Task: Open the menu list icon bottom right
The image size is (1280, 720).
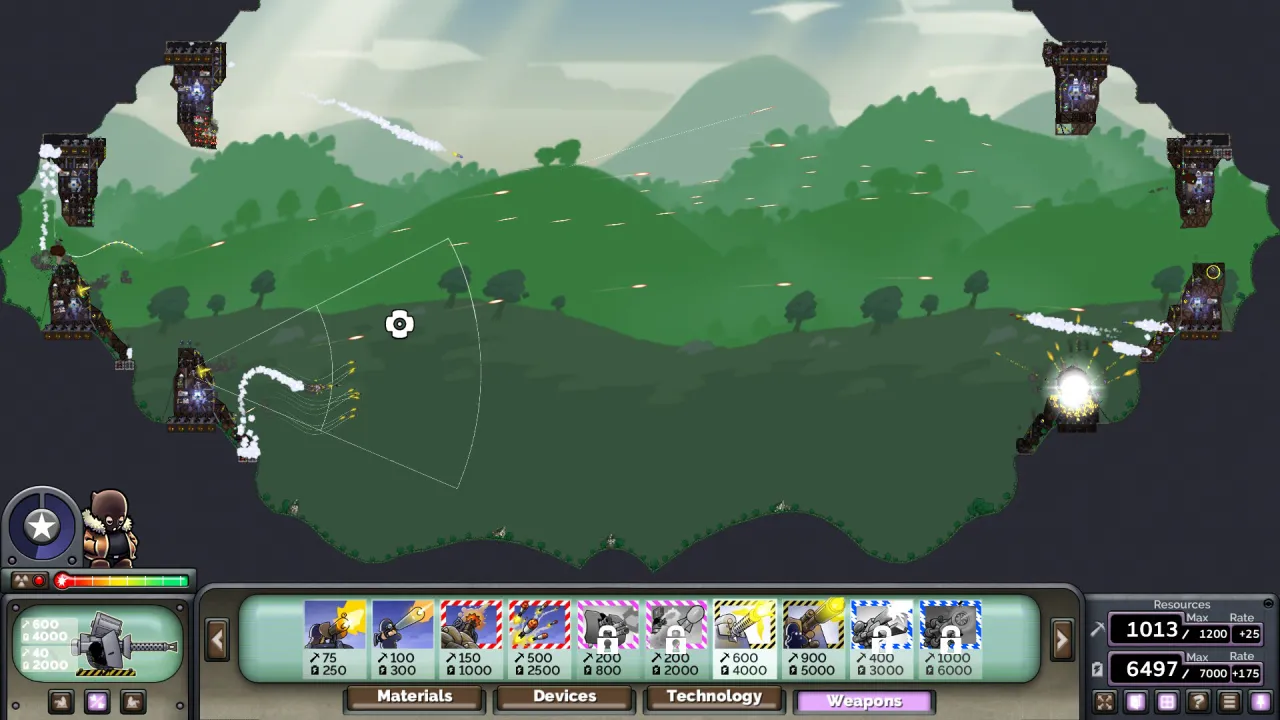Action: (x=1228, y=700)
